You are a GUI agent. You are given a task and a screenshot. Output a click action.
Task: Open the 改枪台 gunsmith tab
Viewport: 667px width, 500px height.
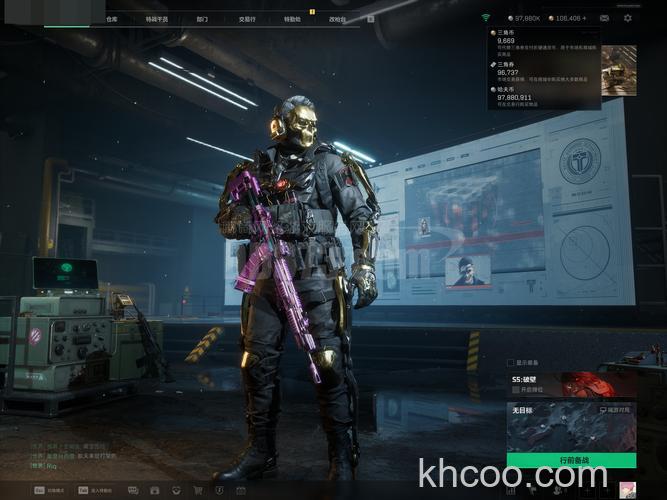(x=337, y=19)
